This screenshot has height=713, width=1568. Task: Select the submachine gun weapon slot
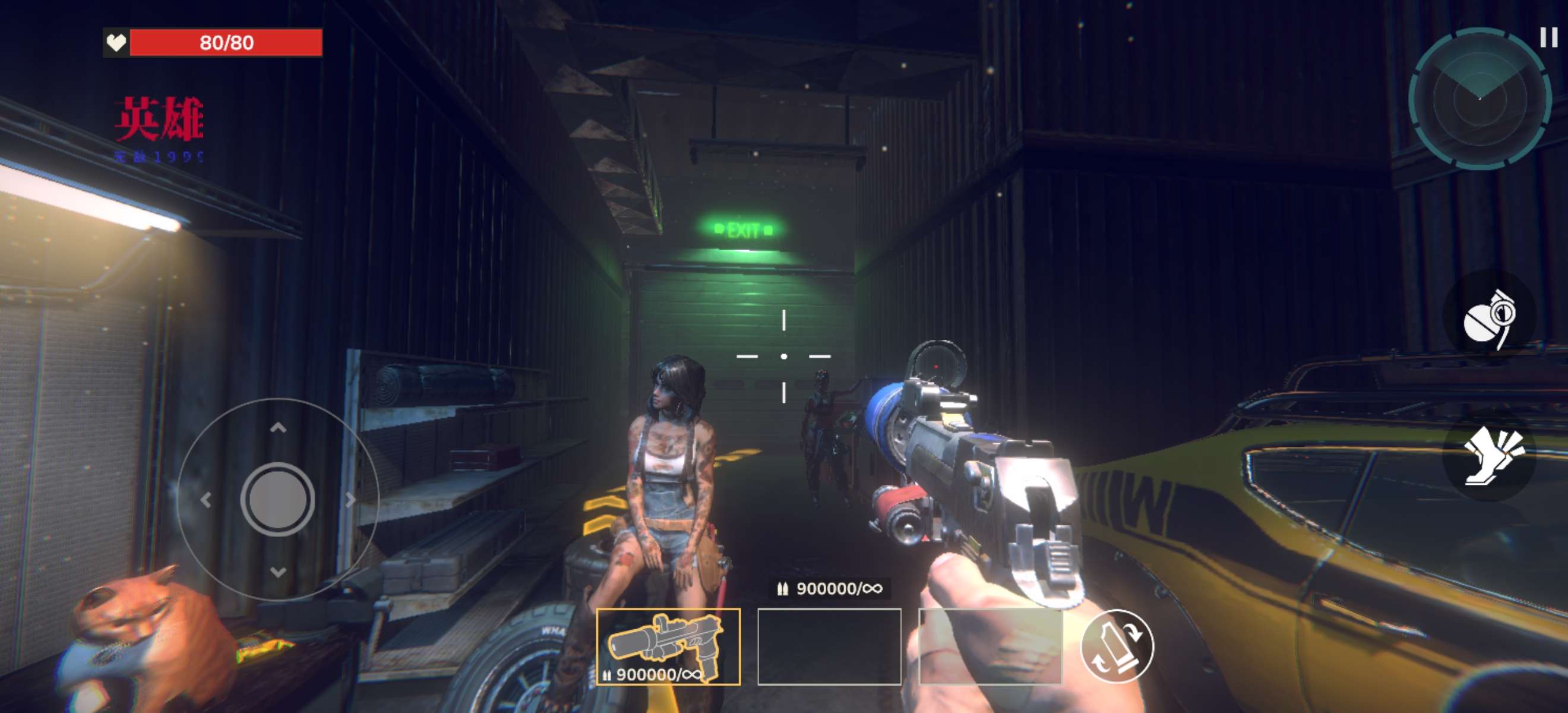click(x=668, y=646)
